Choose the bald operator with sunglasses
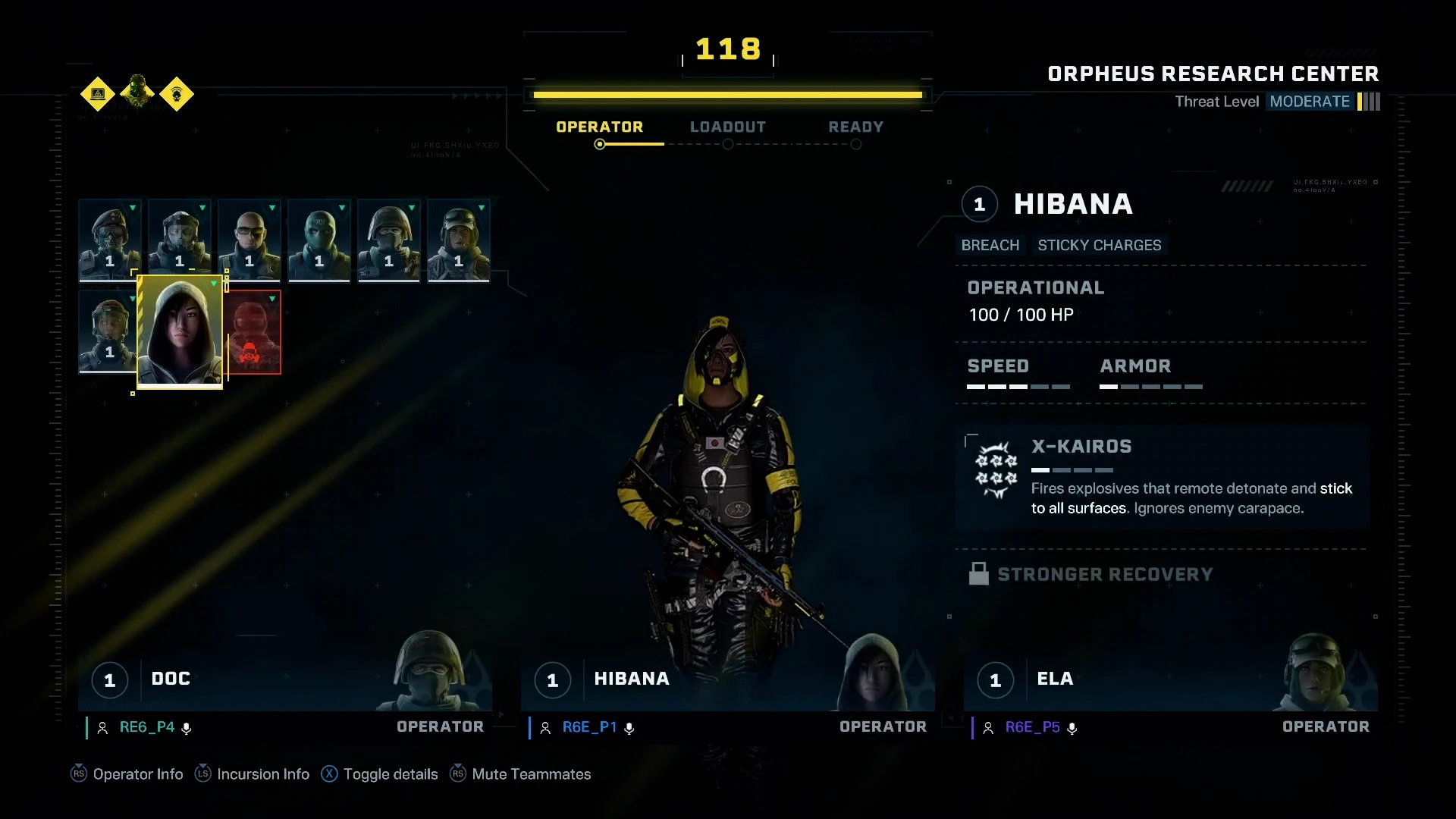 249,240
